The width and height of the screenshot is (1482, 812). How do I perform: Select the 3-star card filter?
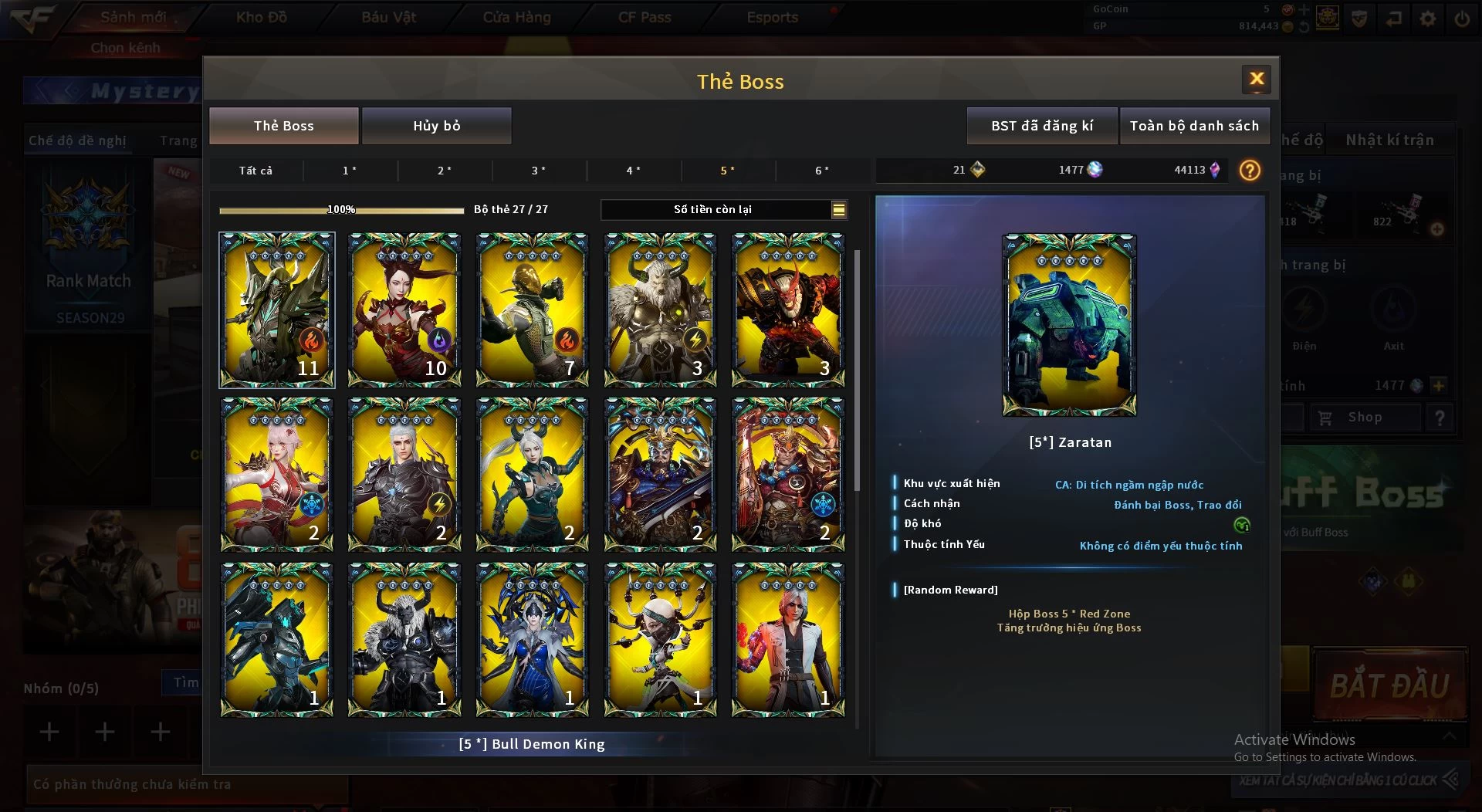tap(538, 171)
